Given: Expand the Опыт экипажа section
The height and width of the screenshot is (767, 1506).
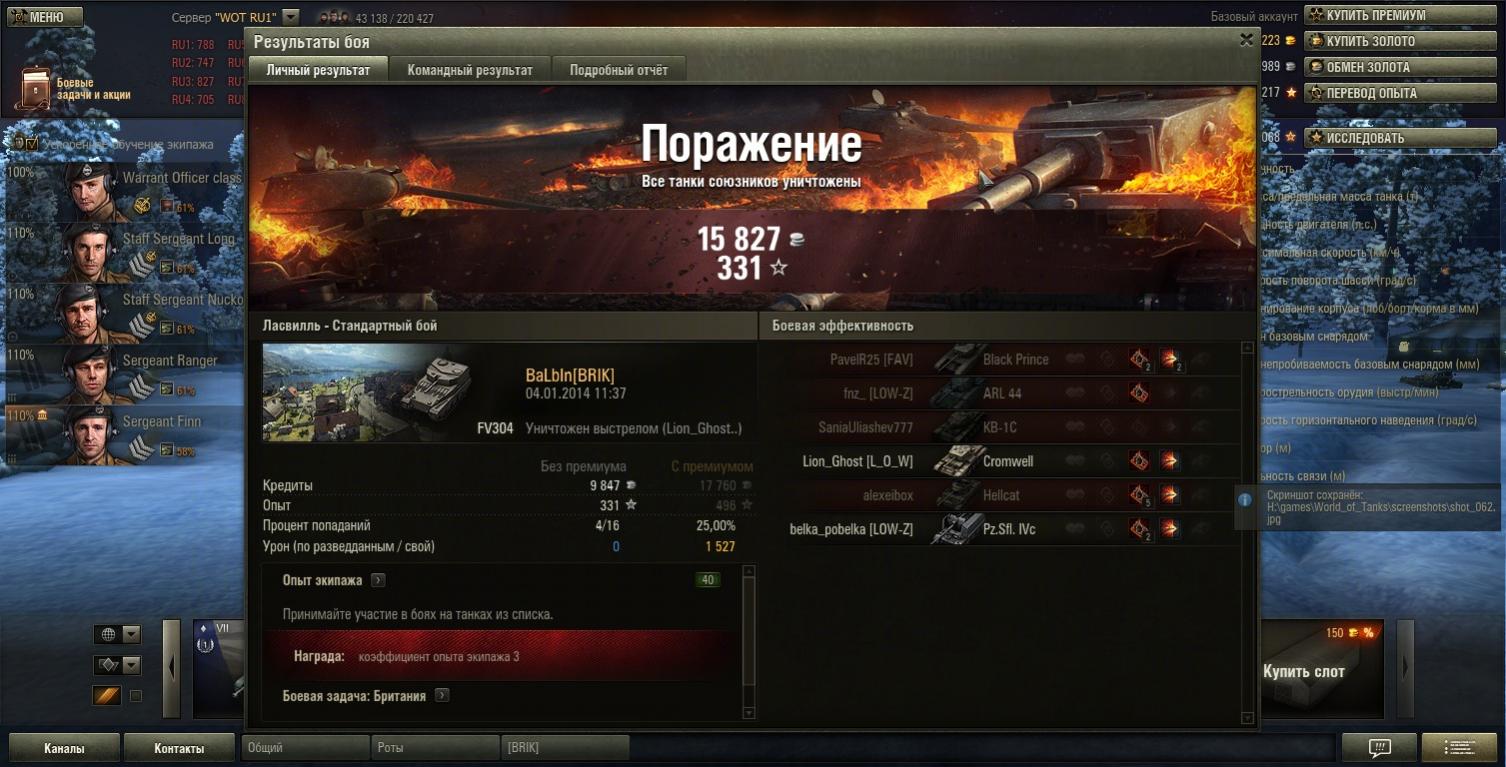Looking at the screenshot, I should click(x=378, y=580).
